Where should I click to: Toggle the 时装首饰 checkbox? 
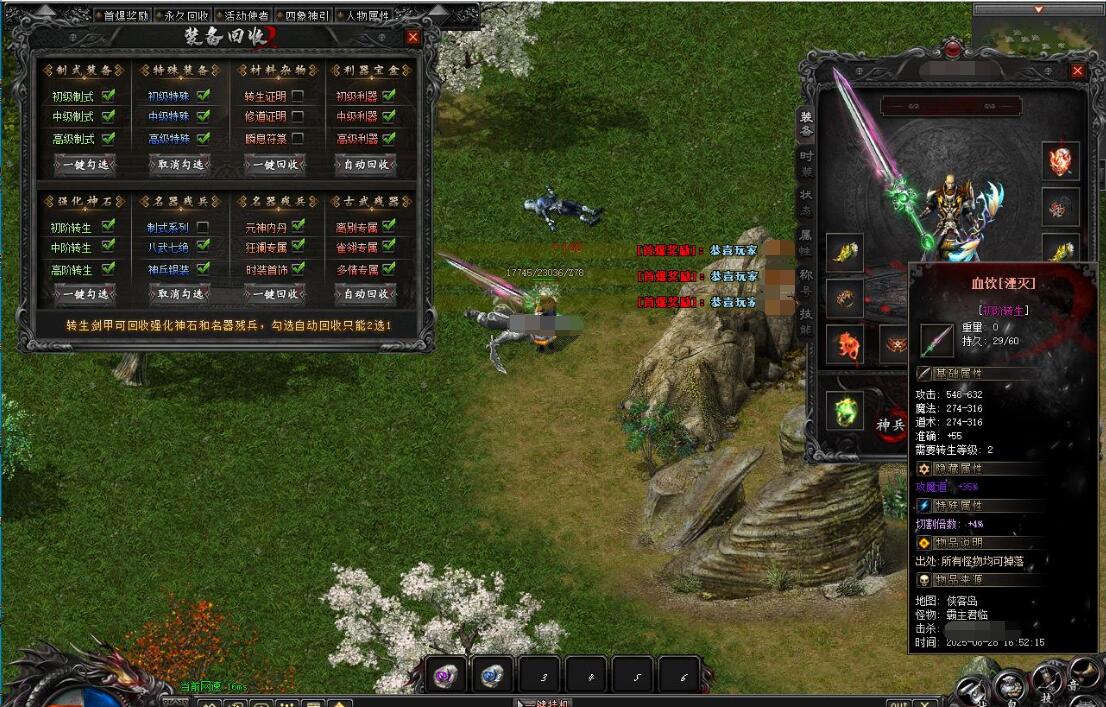pyautogui.click(x=297, y=269)
